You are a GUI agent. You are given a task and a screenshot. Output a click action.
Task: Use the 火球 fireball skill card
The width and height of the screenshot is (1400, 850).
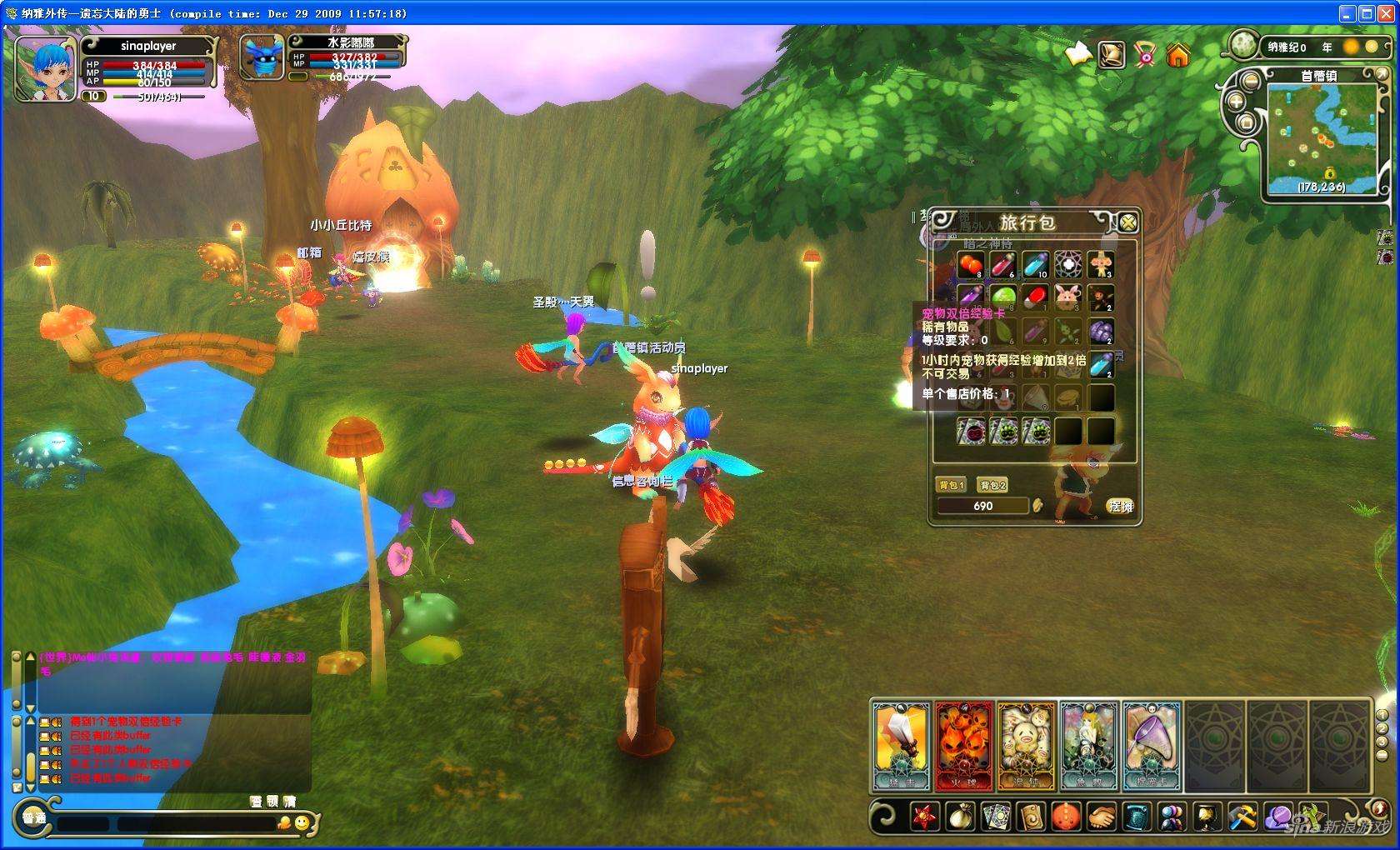click(x=964, y=746)
